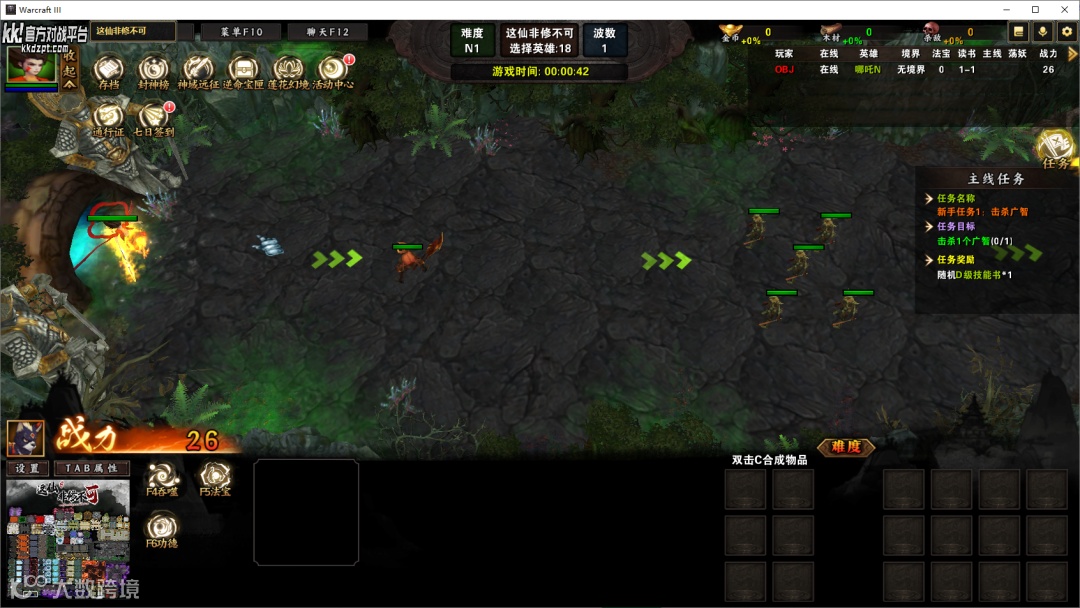This screenshot has width=1080, height=608.
Task: Activate the F4吞噬 devour skill
Action: (x=162, y=476)
